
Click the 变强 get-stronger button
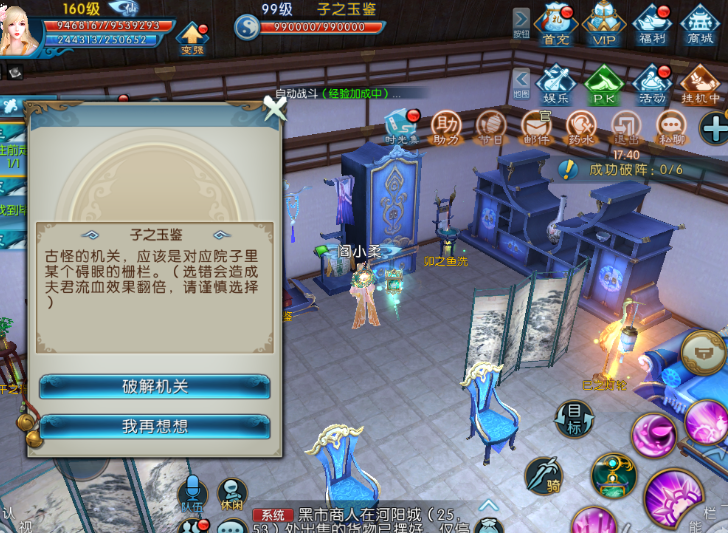(192, 40)
